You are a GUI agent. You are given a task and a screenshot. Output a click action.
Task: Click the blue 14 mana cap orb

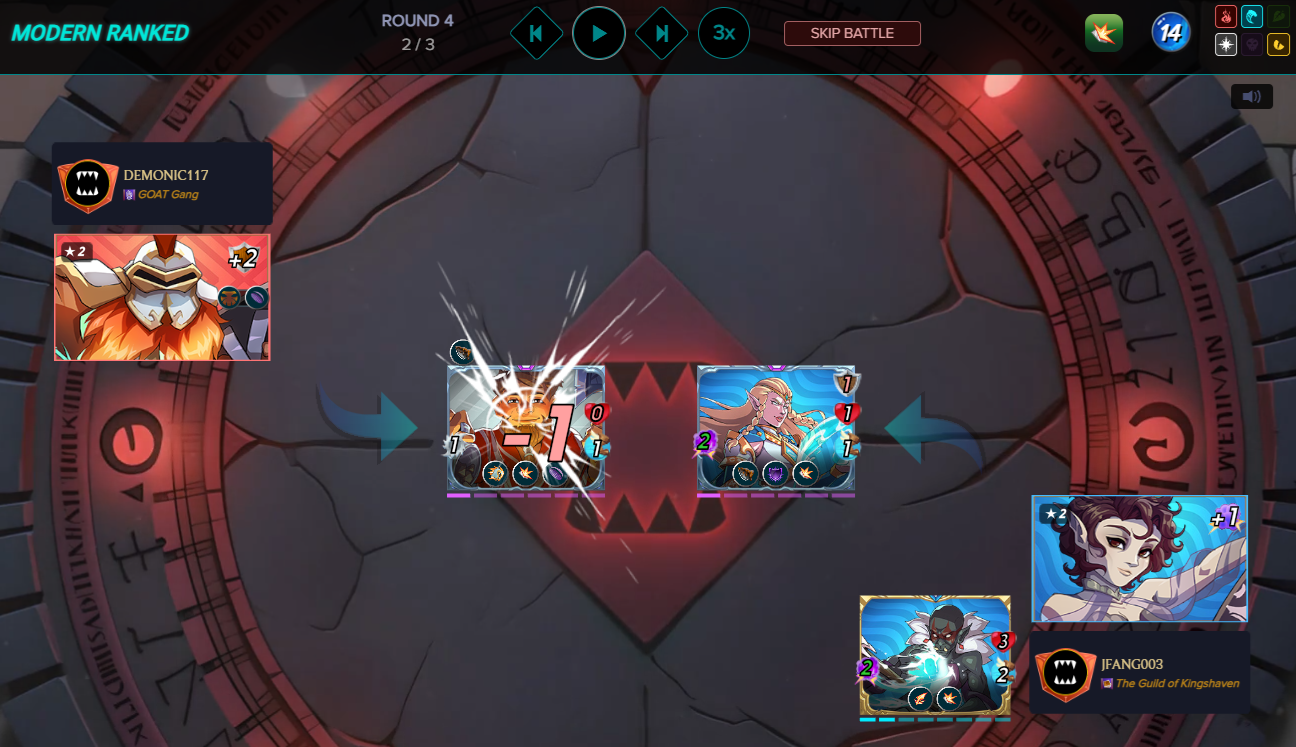point(1170,33)
